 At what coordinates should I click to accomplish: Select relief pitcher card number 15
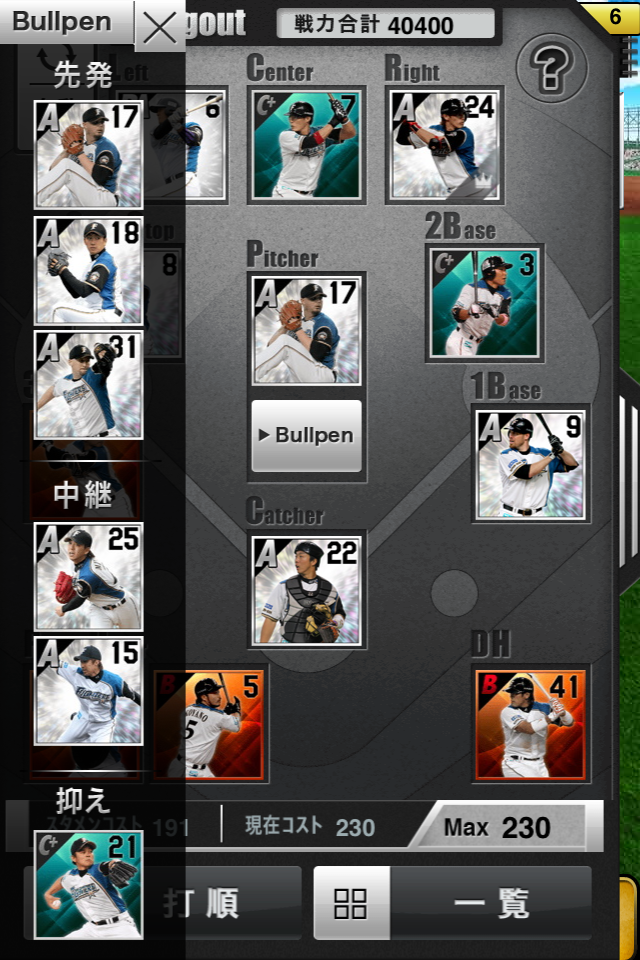[x=88, y=690]
